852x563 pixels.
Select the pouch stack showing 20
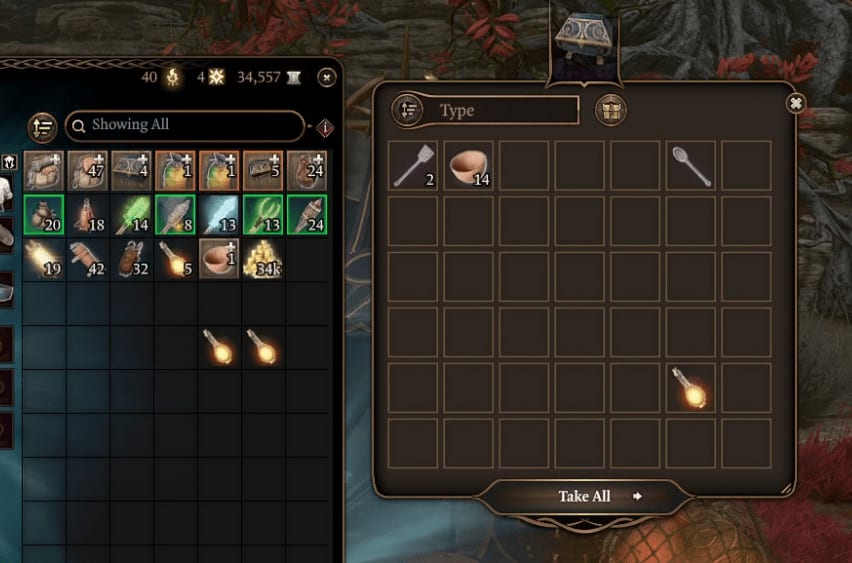44,214
